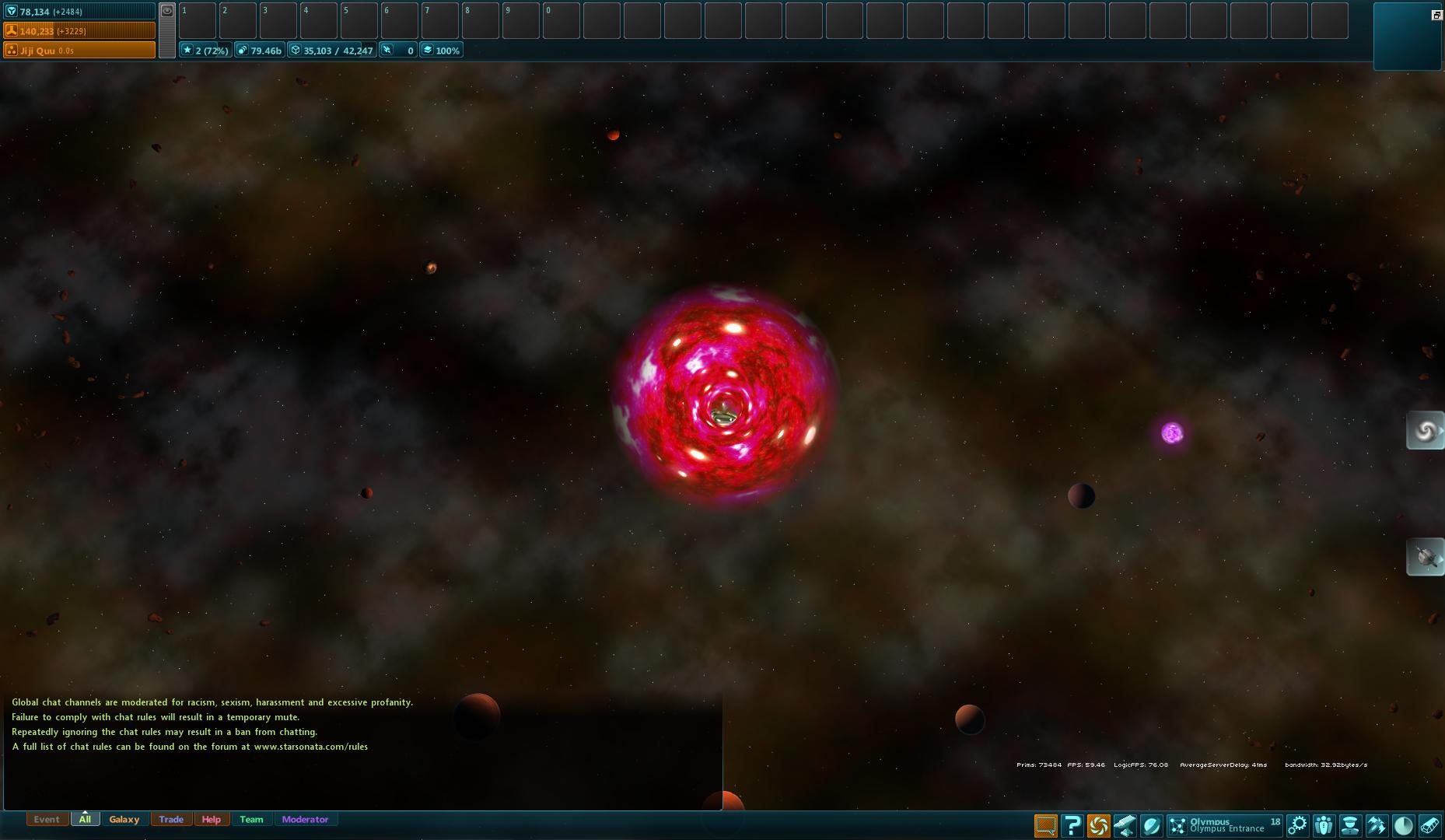Open the orange chat bubble icon
Viewport: 1445px width, 840px height.
(1046, 824)
